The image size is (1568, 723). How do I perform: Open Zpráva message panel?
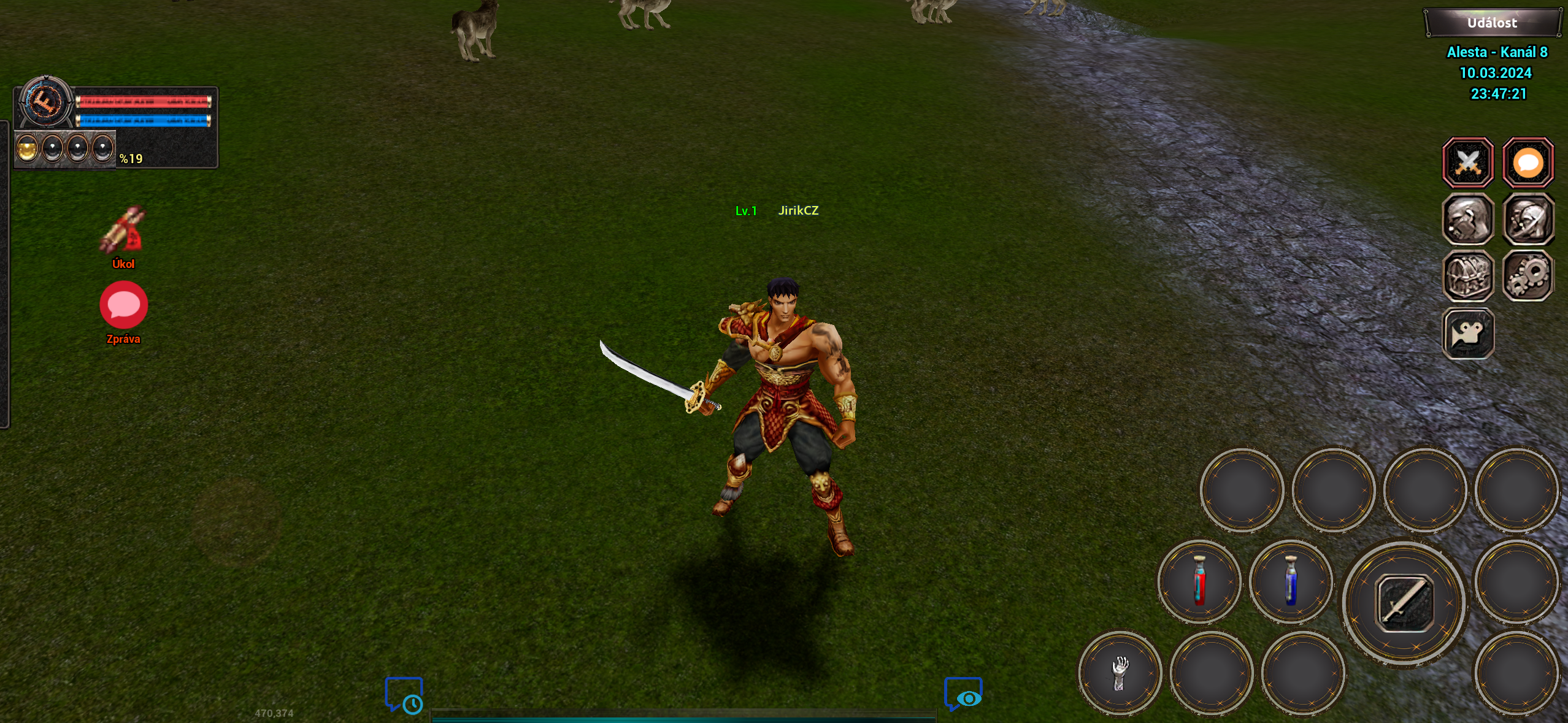123,304
